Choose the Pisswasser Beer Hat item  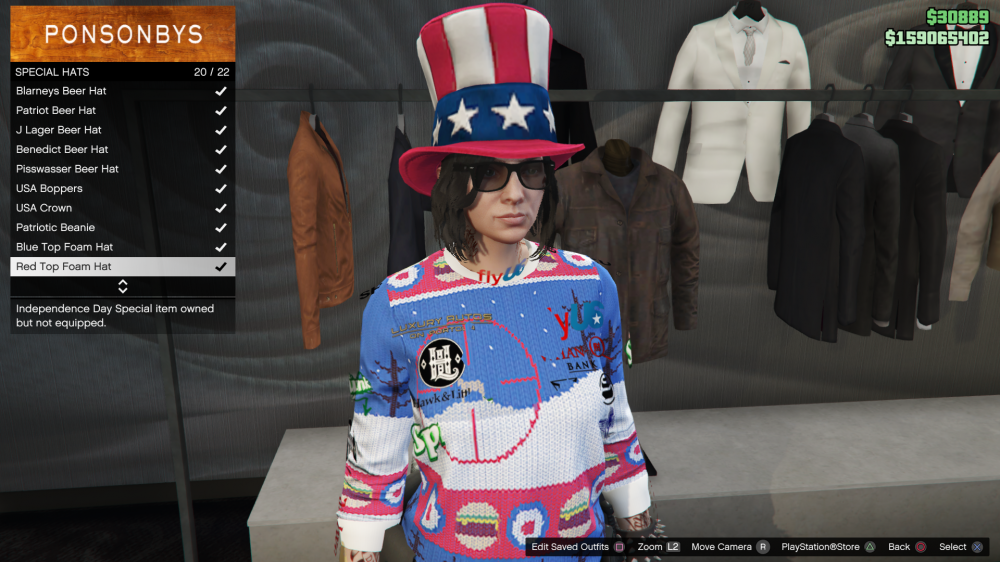pos(67,169)
